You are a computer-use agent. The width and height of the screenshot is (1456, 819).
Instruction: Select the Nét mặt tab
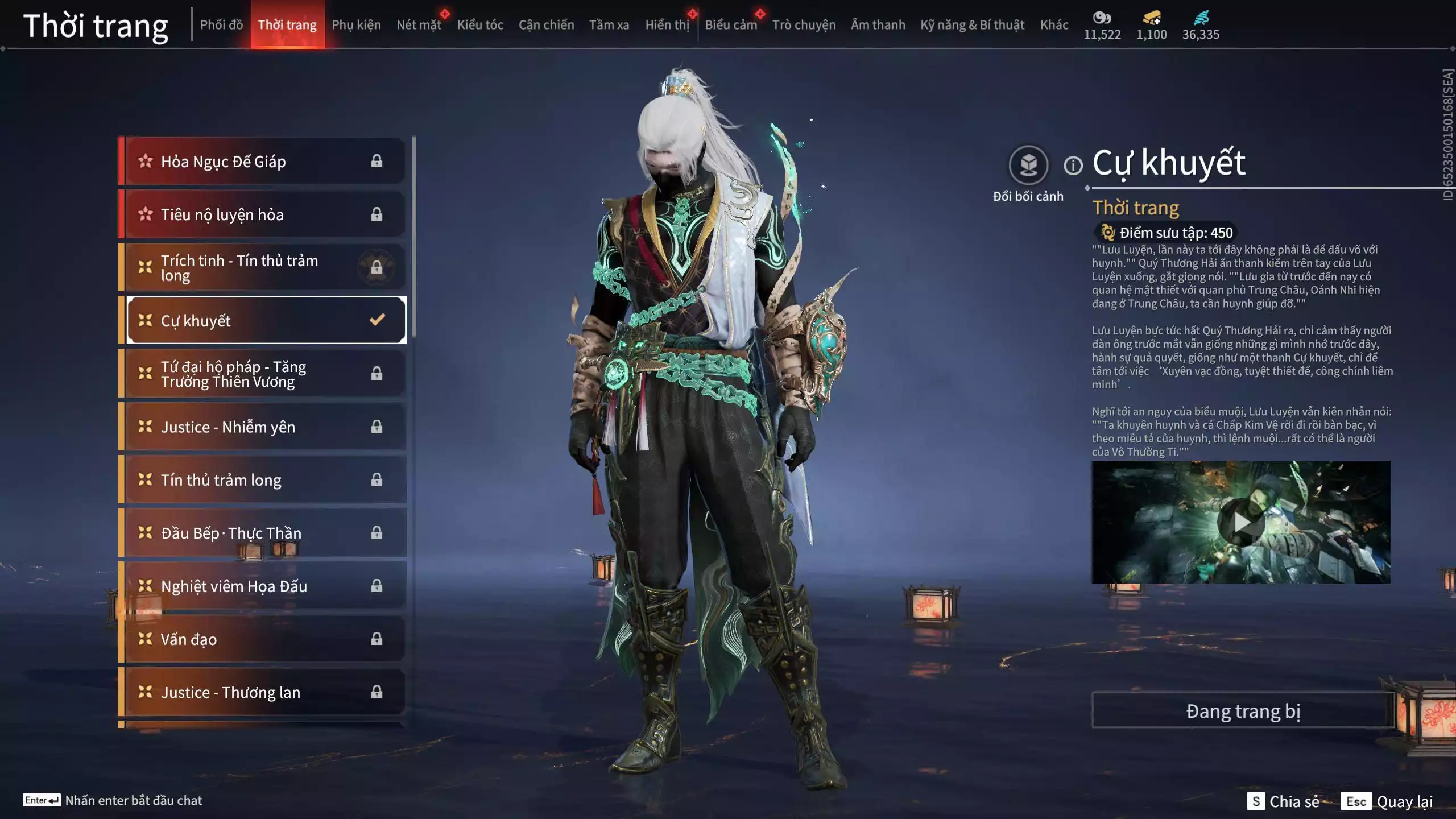(x=419, y=25)
